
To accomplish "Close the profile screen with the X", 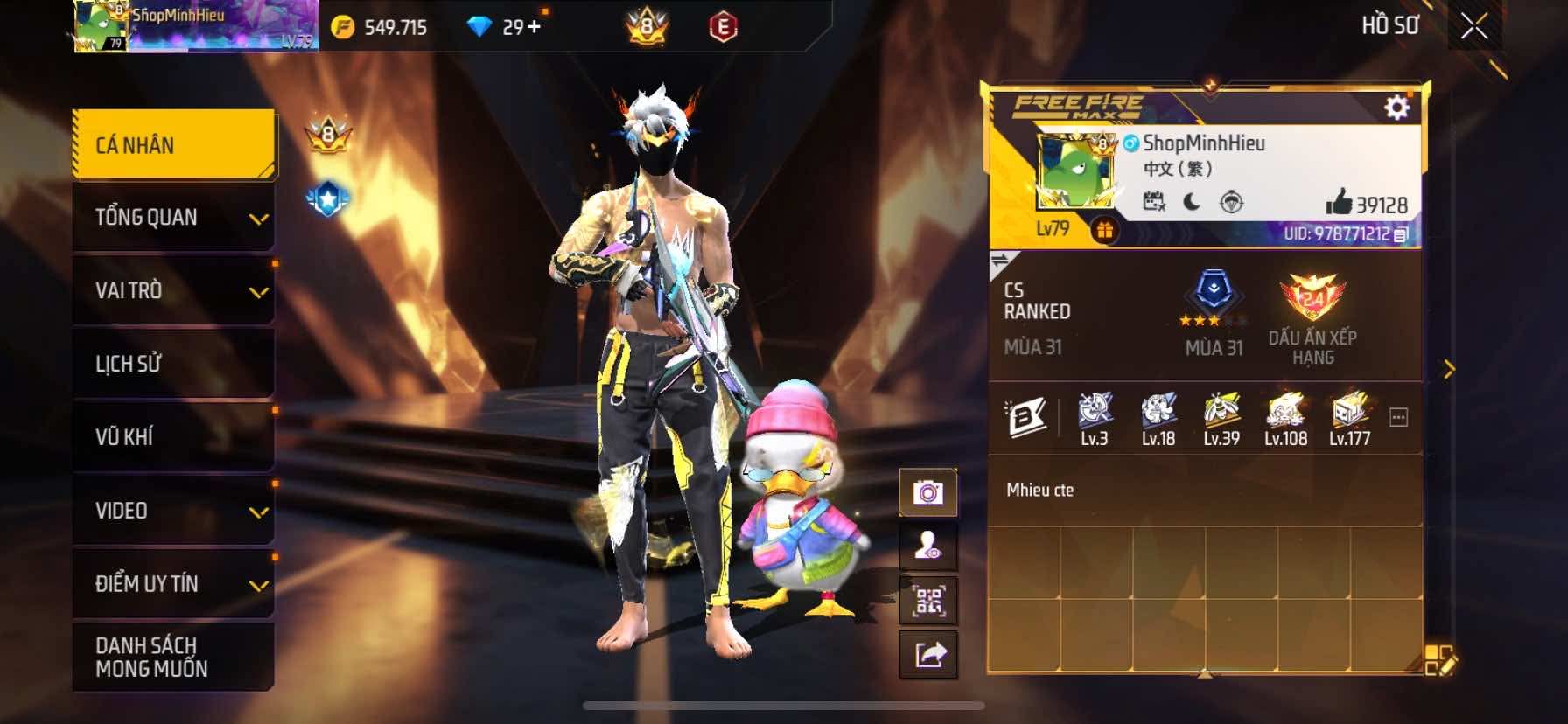I will coord(1474,26).
